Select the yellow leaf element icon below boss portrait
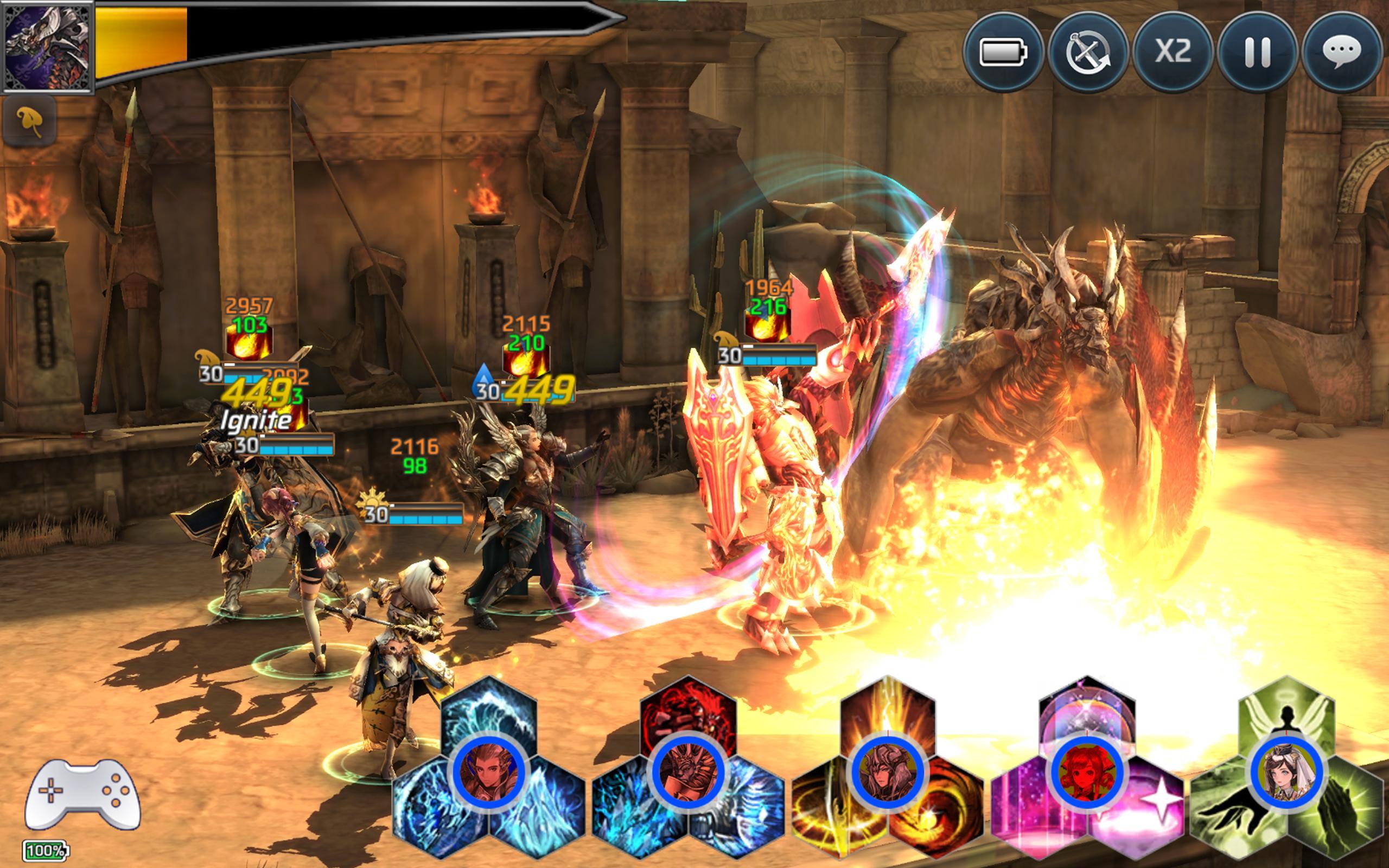This screenshot has height=868, width=1389. pos(30,120)
